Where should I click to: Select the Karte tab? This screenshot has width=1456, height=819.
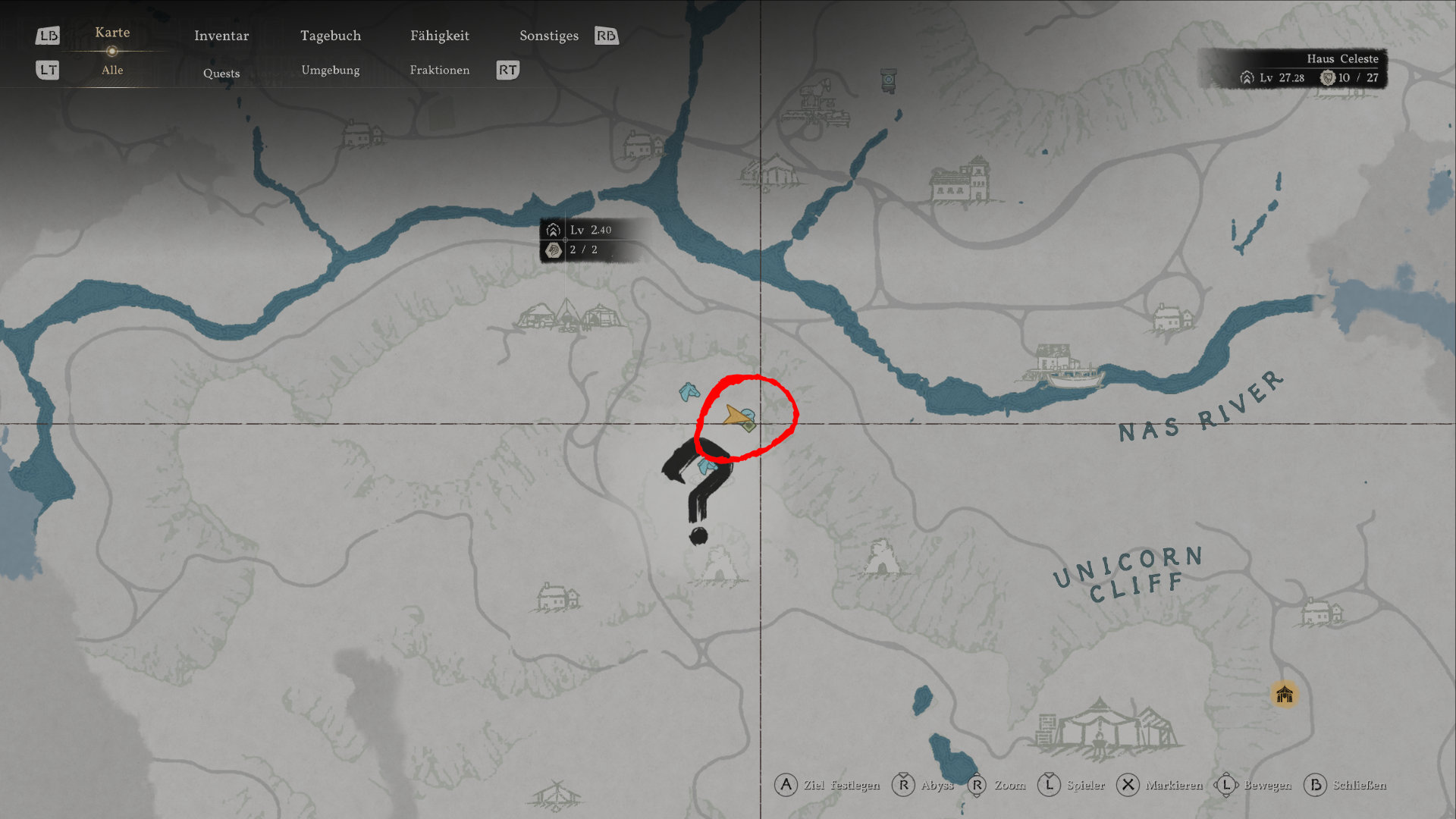pos(112,33)
